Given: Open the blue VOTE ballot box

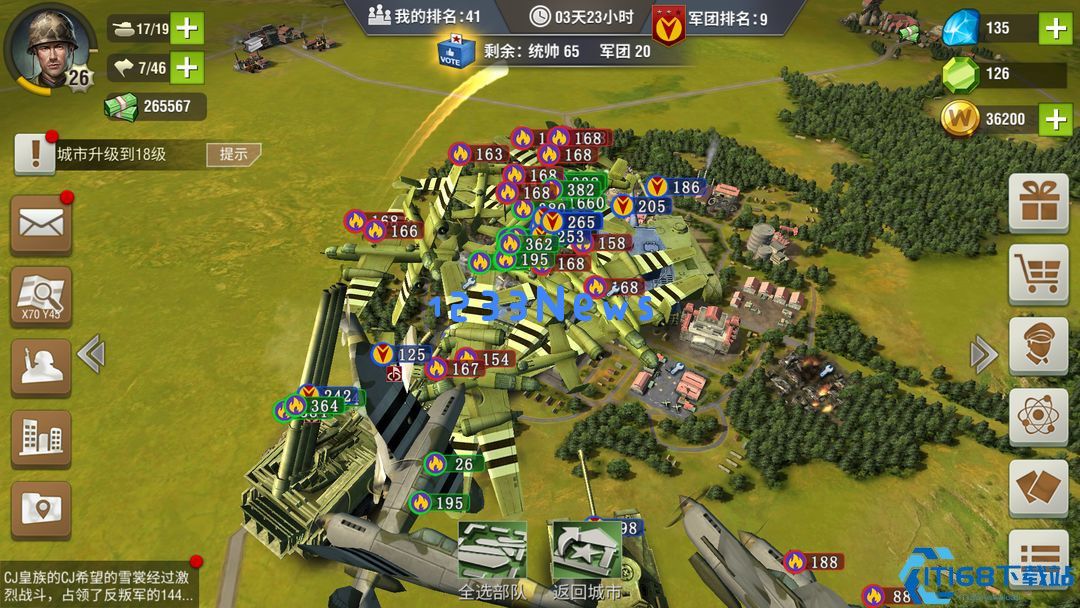Looking at the screenshot, I should [x=455, y=51].
